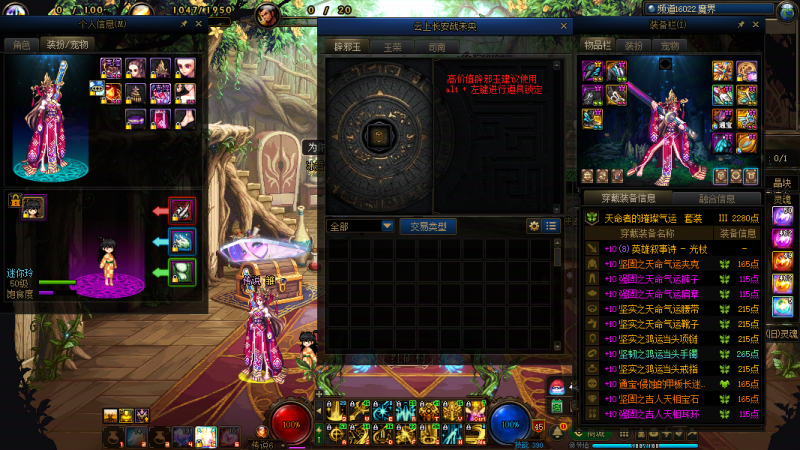
Task: Switch to the 装扮 tab in 装备栏
Action: tap(634, 45)
